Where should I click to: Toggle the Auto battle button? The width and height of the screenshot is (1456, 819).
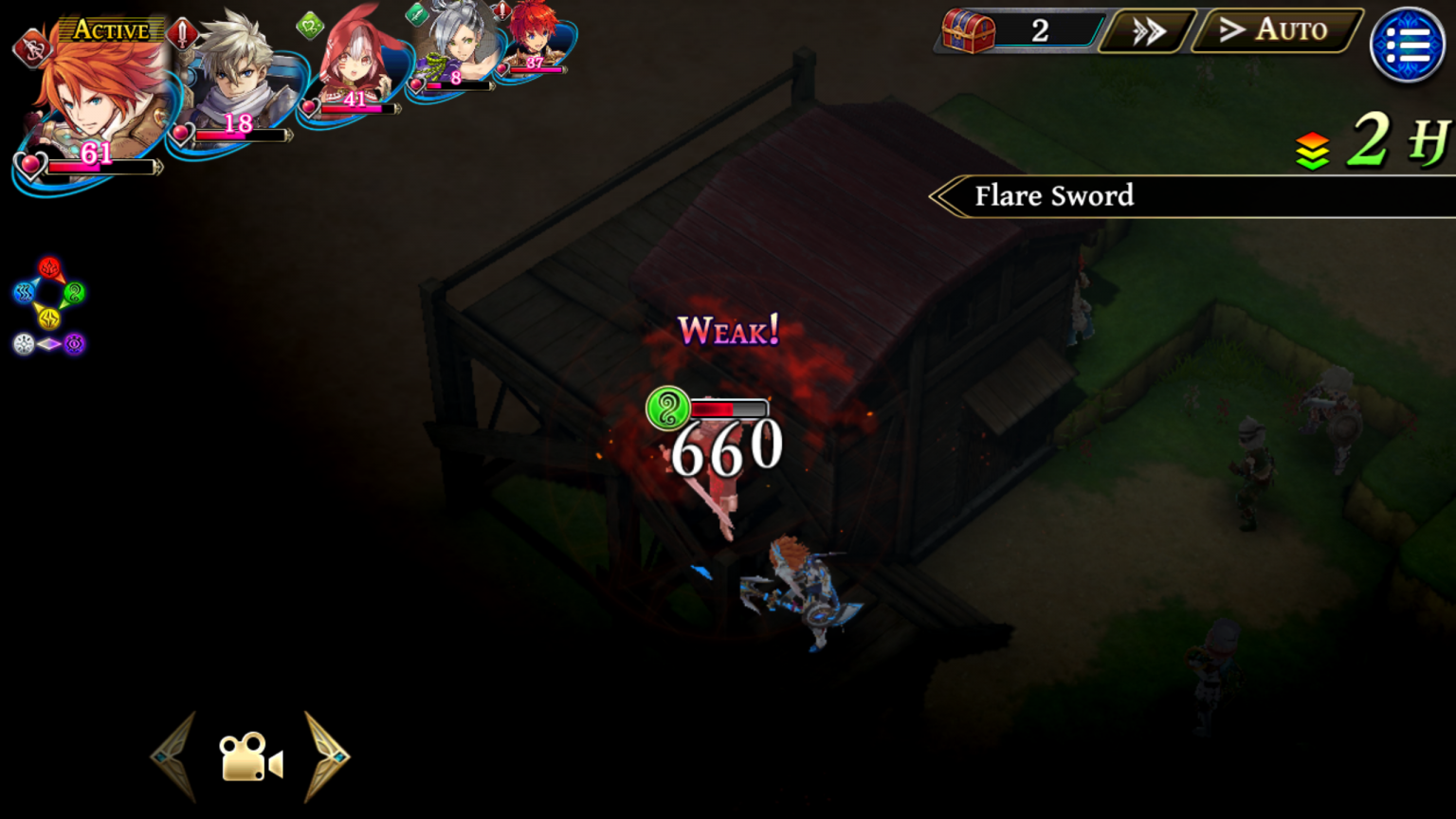coord(1276,30)
